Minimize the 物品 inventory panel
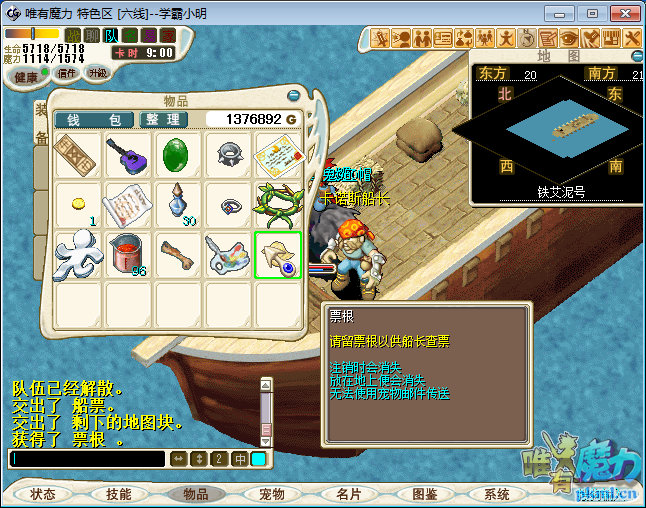This screenshot has height=508, width=646. (292, 96)
